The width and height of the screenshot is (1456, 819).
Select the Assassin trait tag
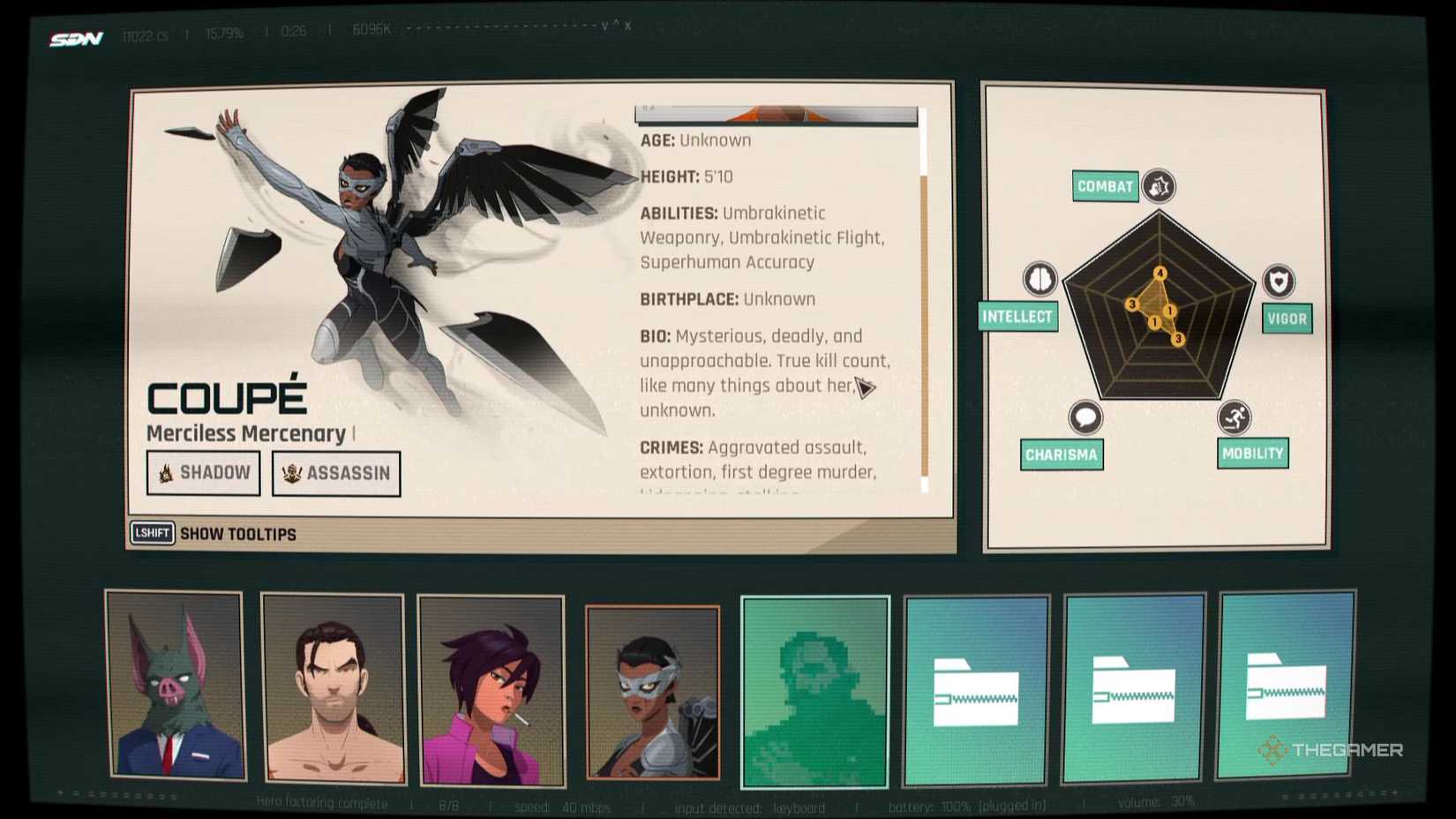tap(336, 474)
